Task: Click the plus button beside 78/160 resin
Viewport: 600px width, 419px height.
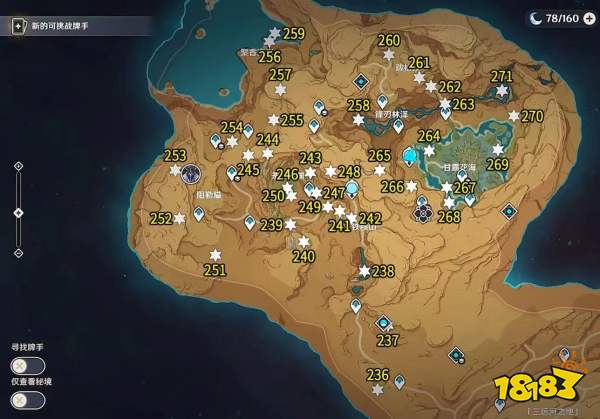Action: pos(588,18)
